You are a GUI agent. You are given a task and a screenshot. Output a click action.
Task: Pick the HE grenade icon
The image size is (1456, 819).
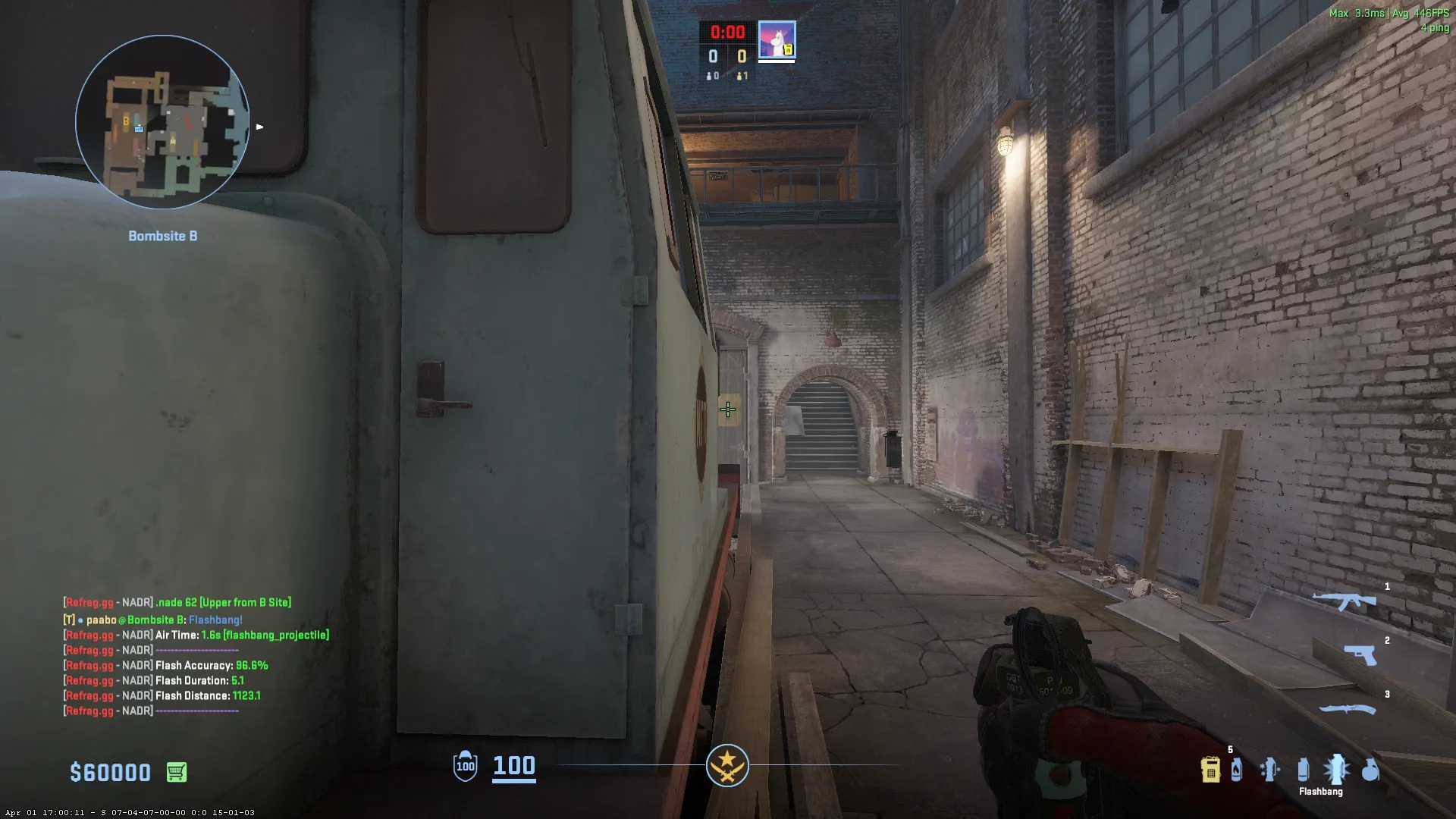[x=1370, y=770]
